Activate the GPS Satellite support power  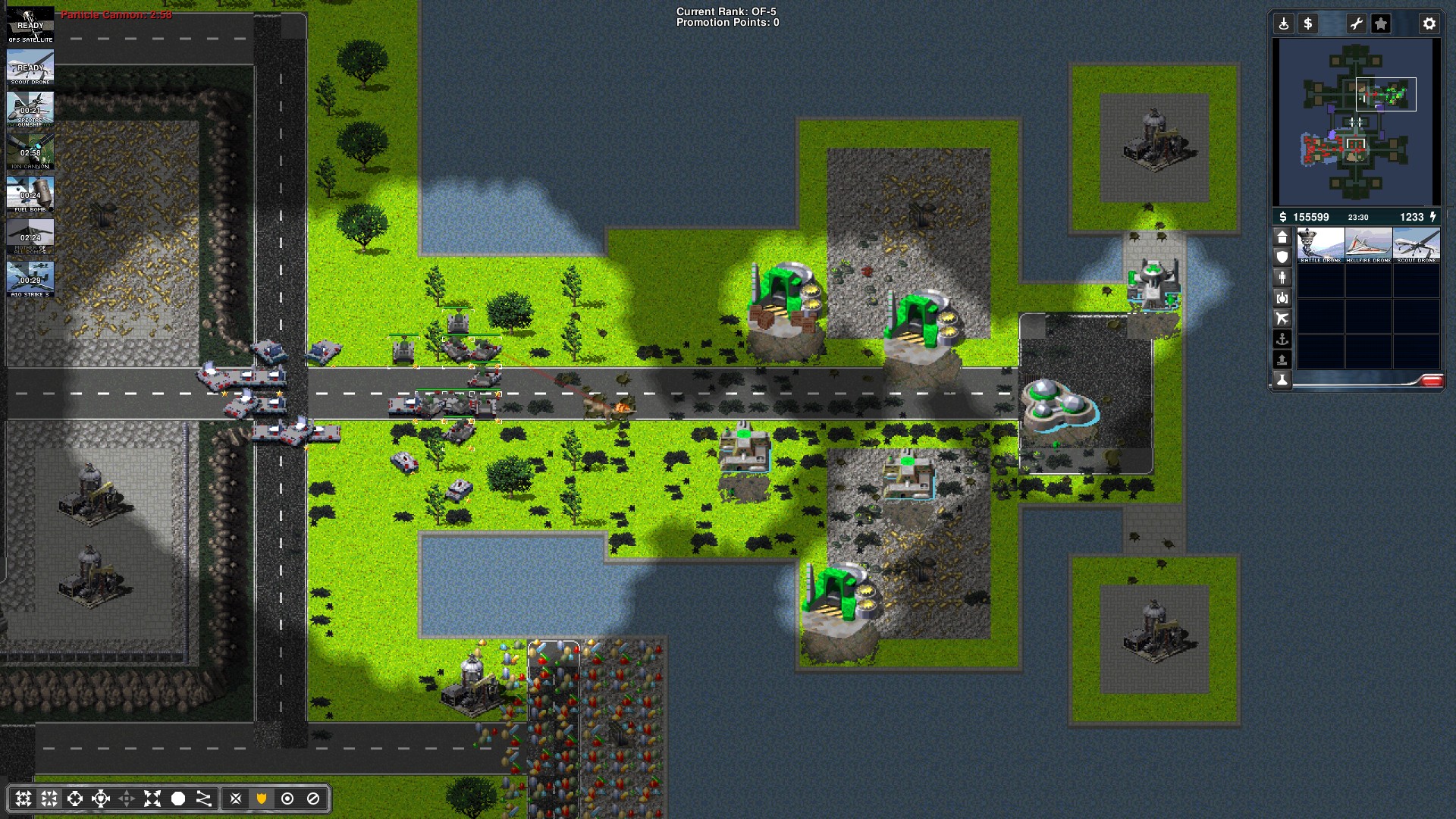click(x=30, y=25)
